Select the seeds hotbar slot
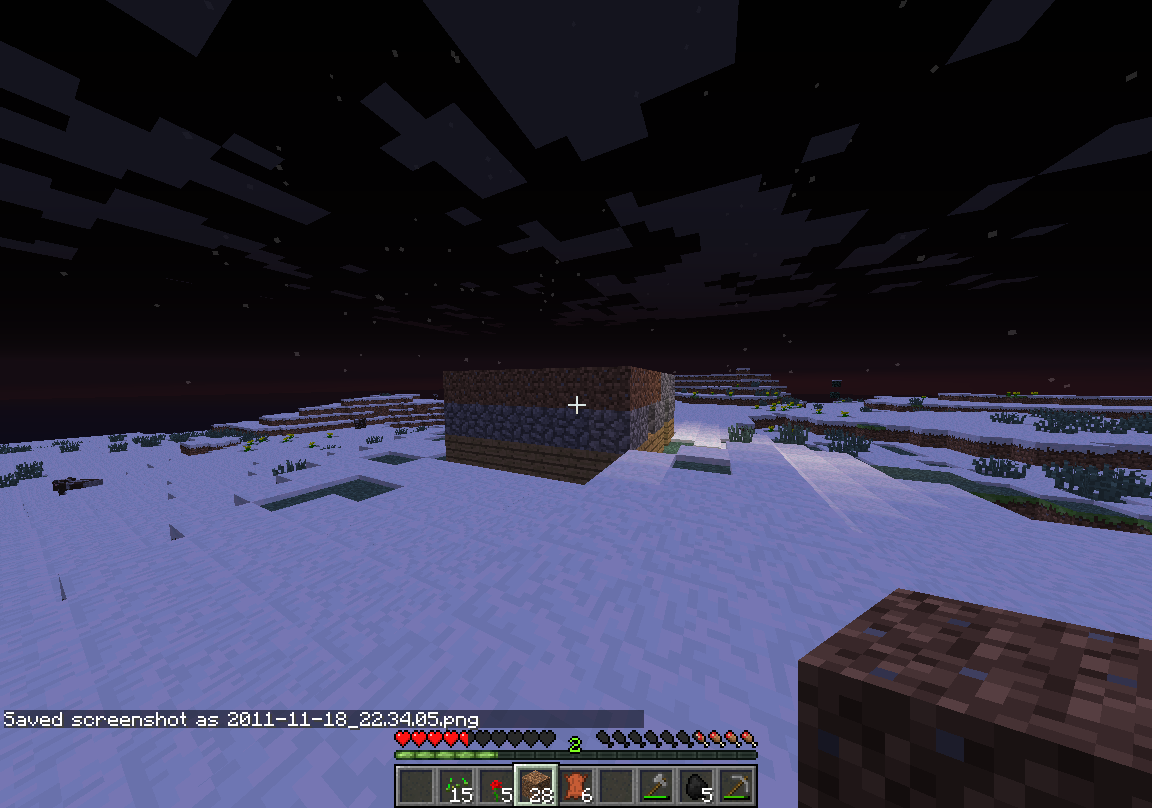The width and height of the screenshot is (1152, 808). [456, 785]
